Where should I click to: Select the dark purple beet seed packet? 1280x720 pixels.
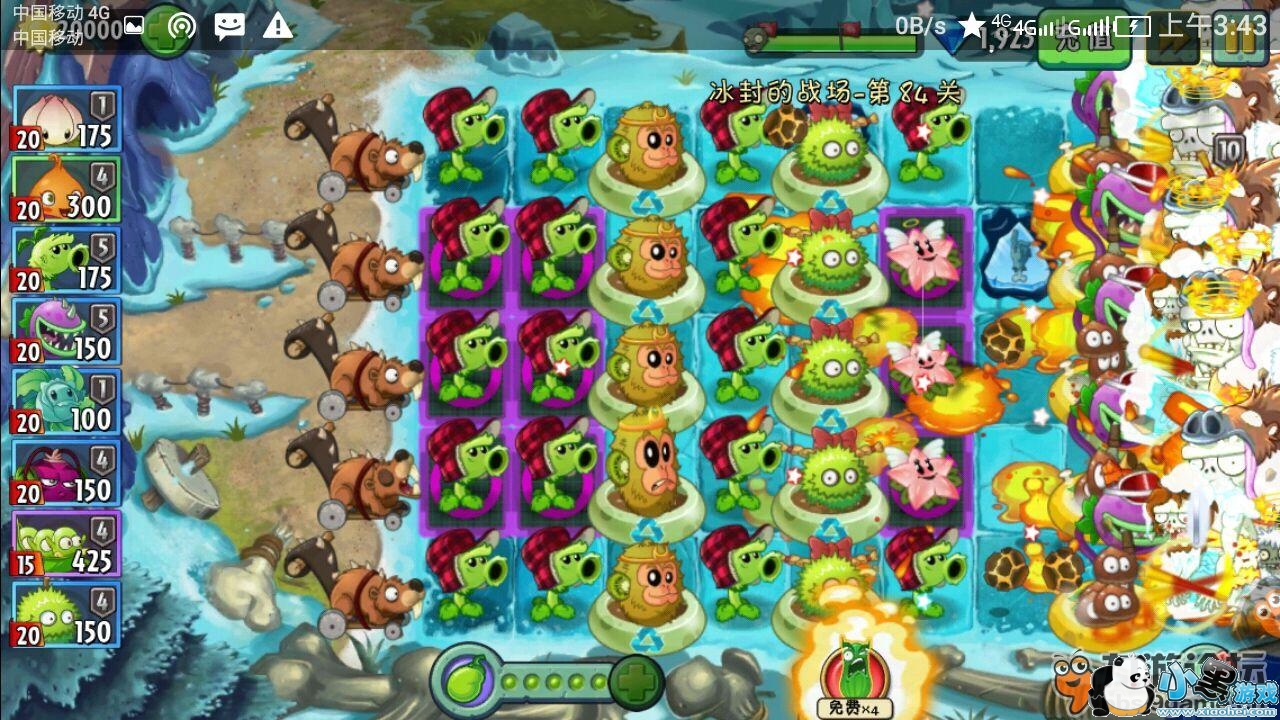click(66, 473)
